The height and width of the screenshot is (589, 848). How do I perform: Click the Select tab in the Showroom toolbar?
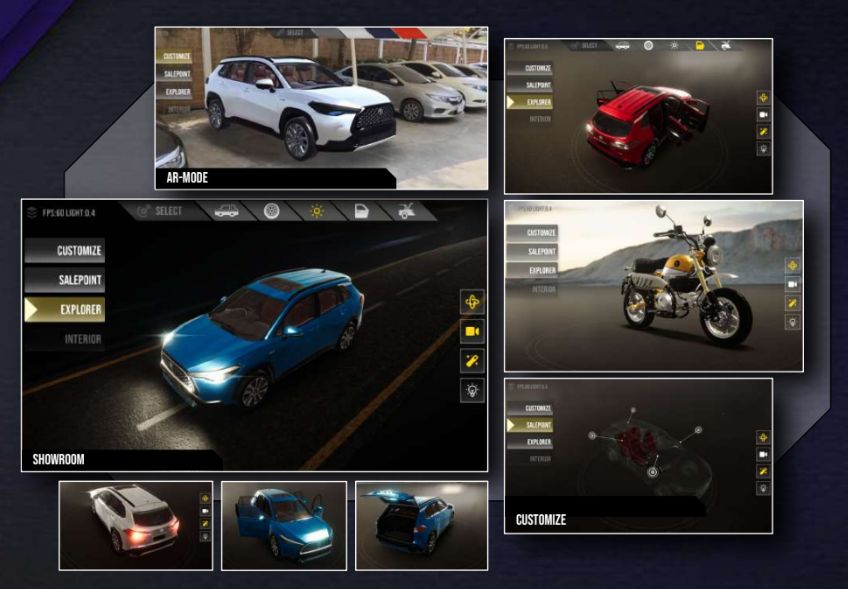160,211
